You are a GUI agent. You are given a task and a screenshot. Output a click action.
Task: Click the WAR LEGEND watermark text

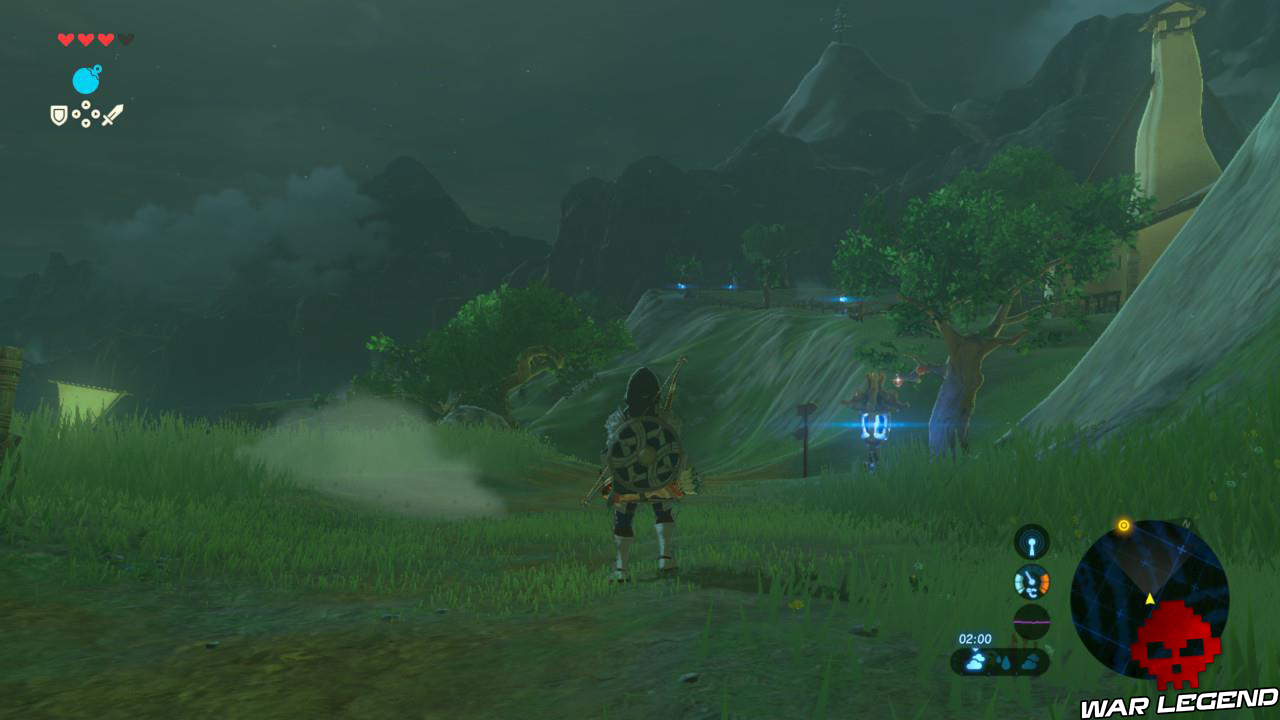[x=1178, y=702]
